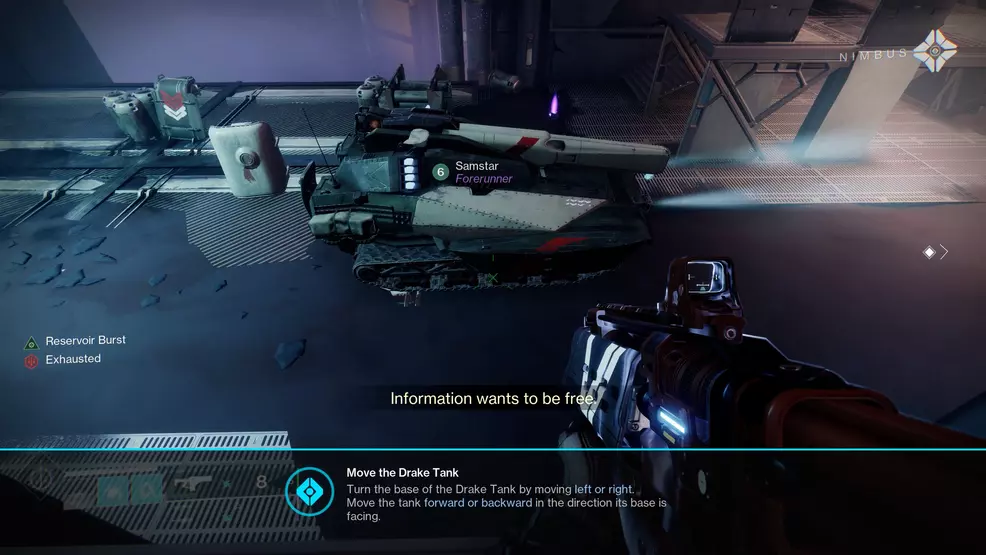Select the Move the Drake Tank hint icon
Image resolution: width=986 pixels, height=555 pixels.
(310, 491)
